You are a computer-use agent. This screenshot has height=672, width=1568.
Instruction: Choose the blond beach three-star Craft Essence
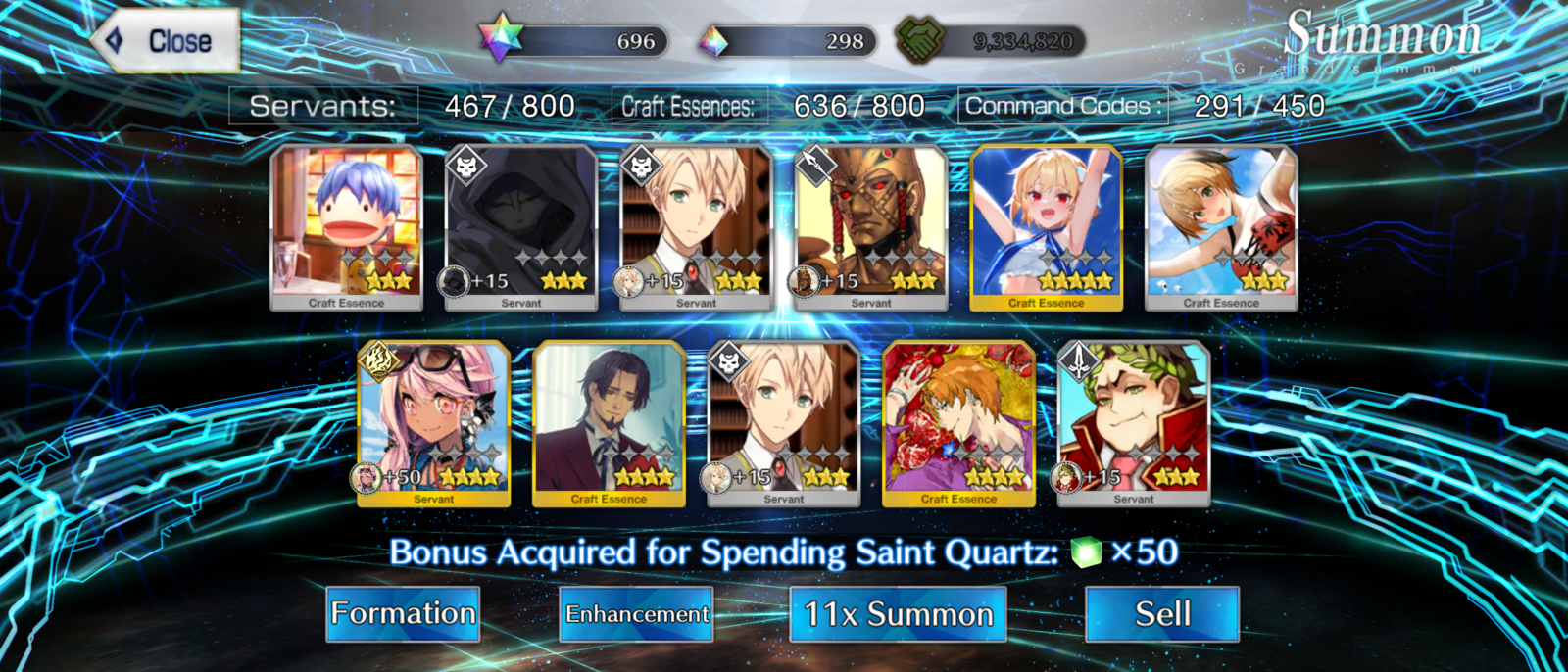tap(1221, 227)
